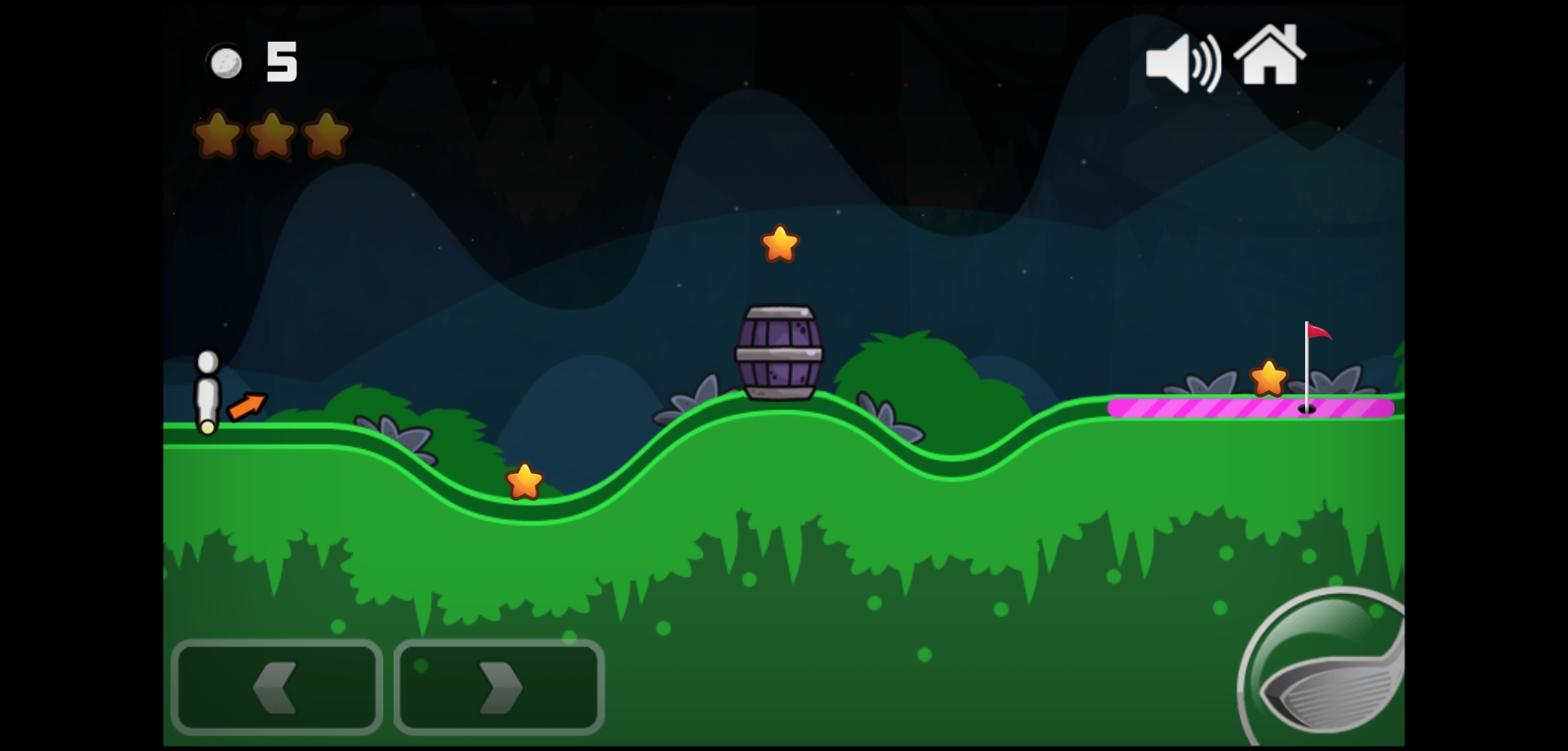Image resolution: width=1568 pixels, height=751 pixels.
Task: Return to the home menu
Action: [x=1269, y=56]
